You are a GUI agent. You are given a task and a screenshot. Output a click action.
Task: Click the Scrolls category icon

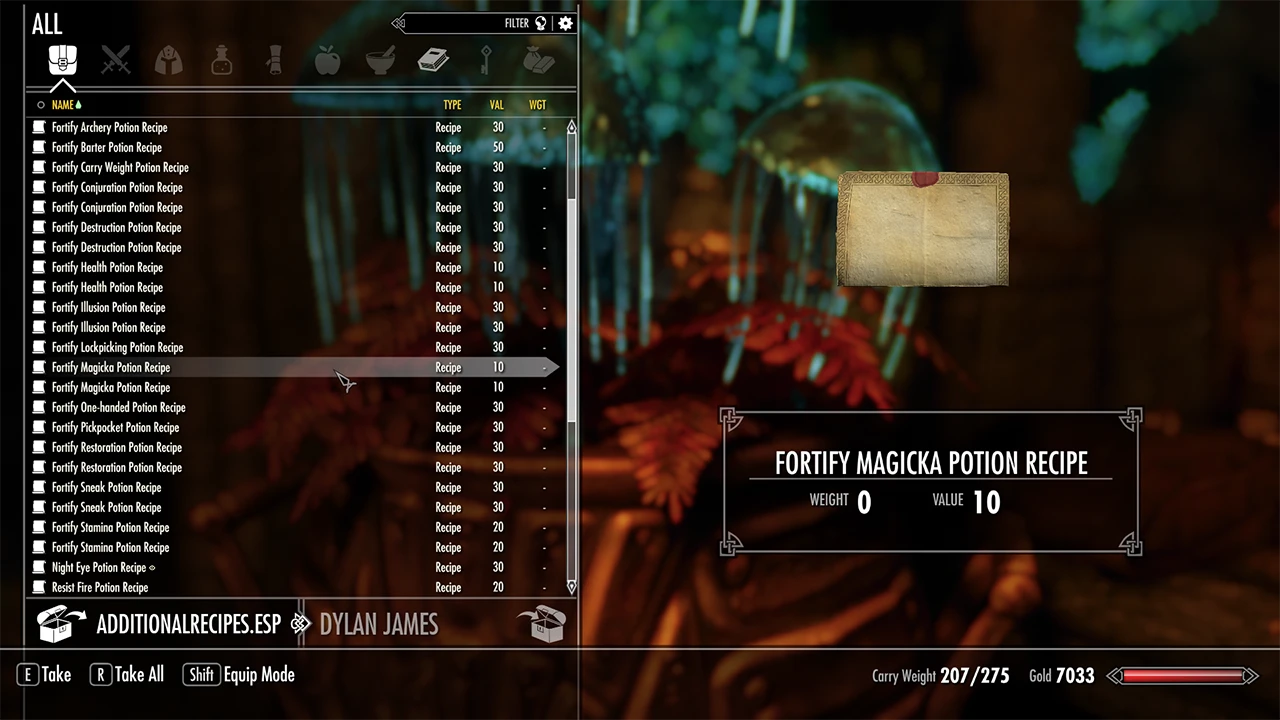[274, 60]
